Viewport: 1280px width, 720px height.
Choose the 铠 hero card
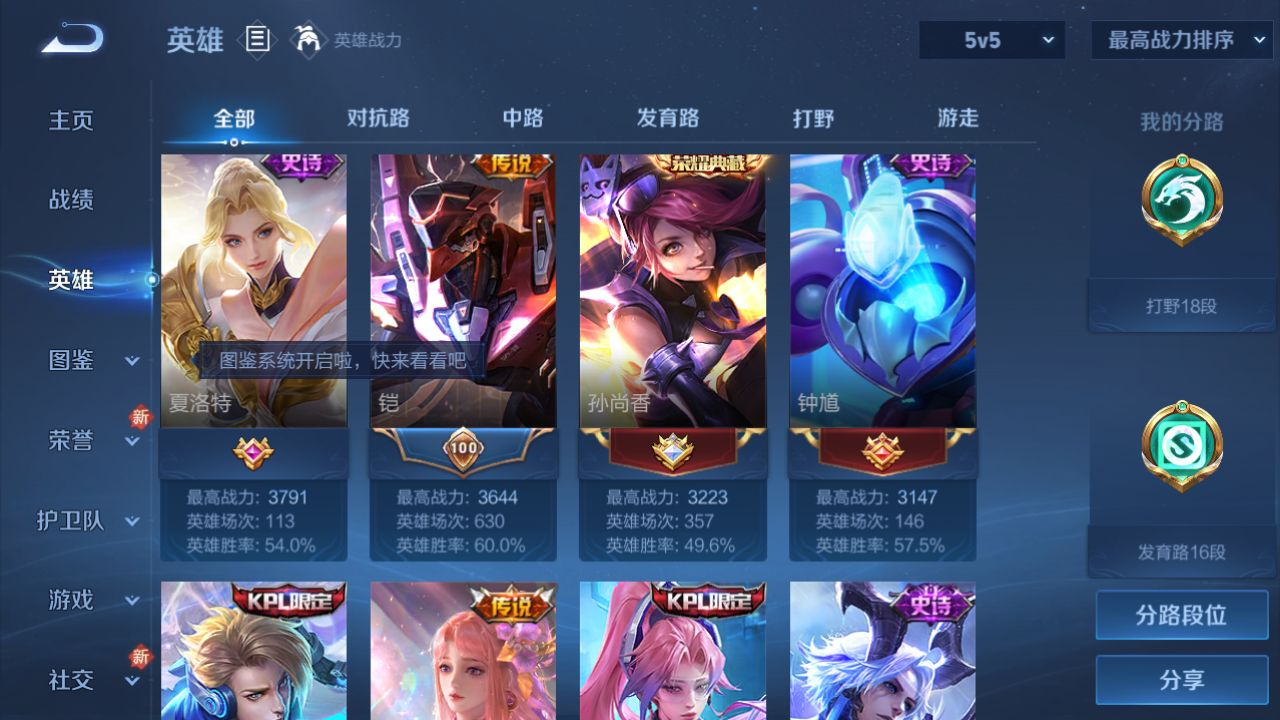click(x=463, y=290)
